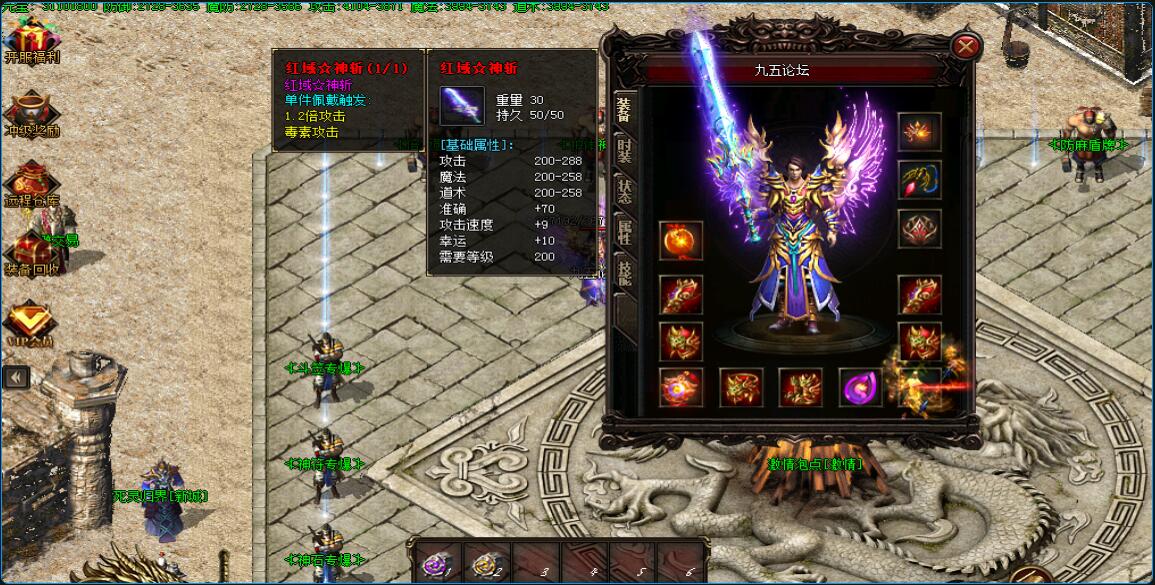Open the 状态 (status) tab
1155x585 pixels.
coord(624,192)
